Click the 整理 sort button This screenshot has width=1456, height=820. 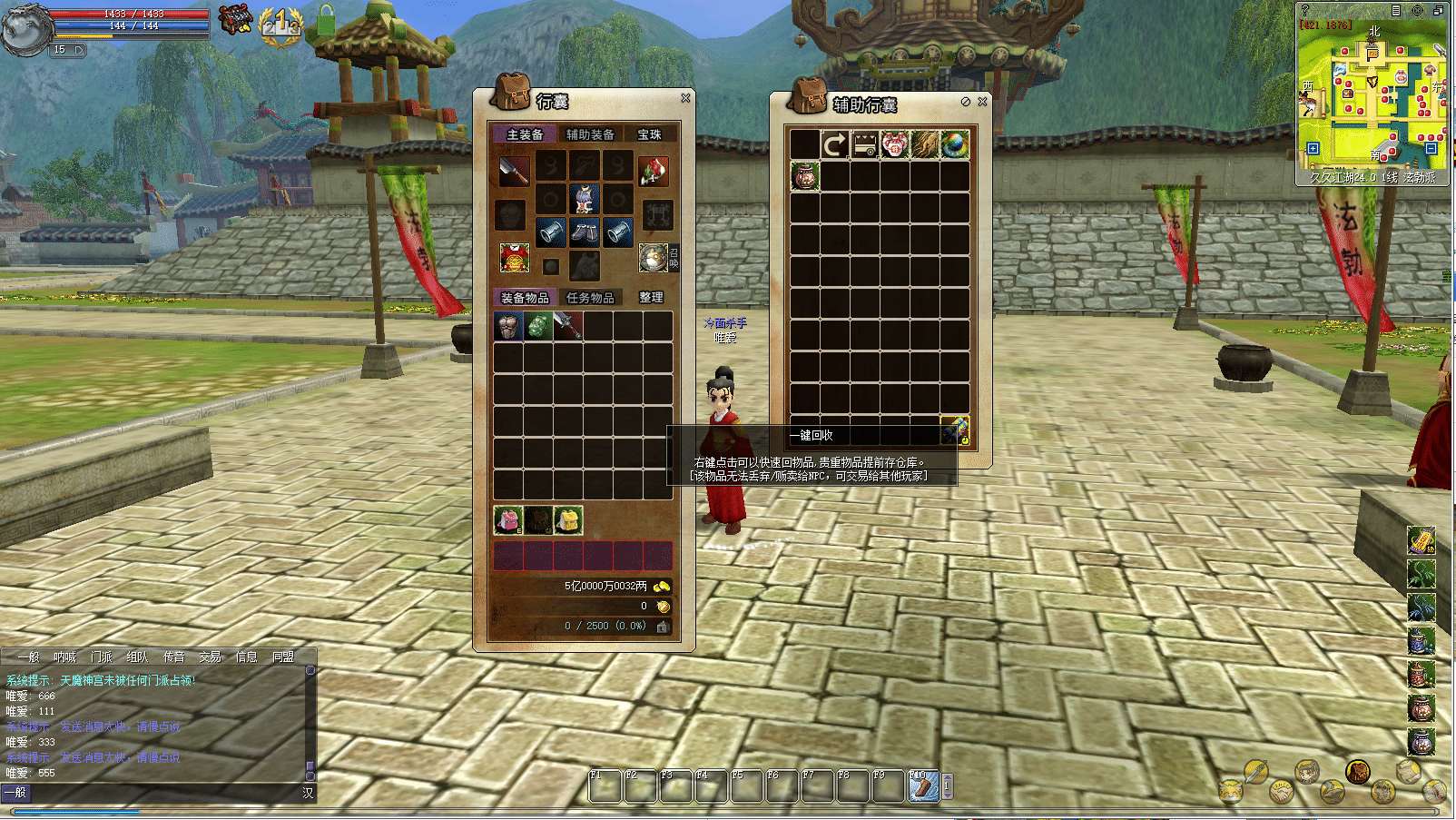pyautogui.click(x=651, y=298)
